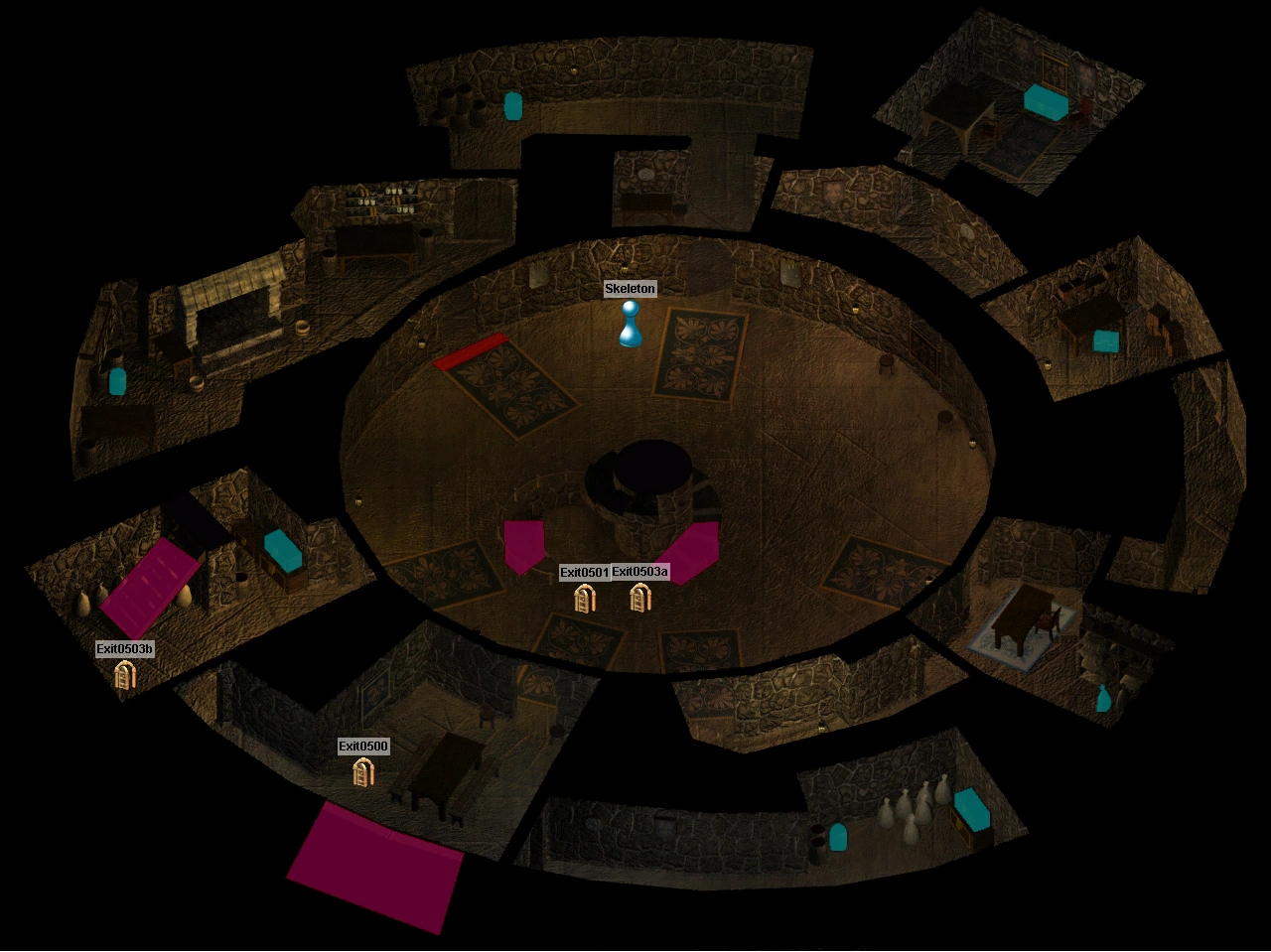This screenshot has height=952, width=1271.
Task: Select the Exit0503b door icon
Action: (x=125, y=675)
